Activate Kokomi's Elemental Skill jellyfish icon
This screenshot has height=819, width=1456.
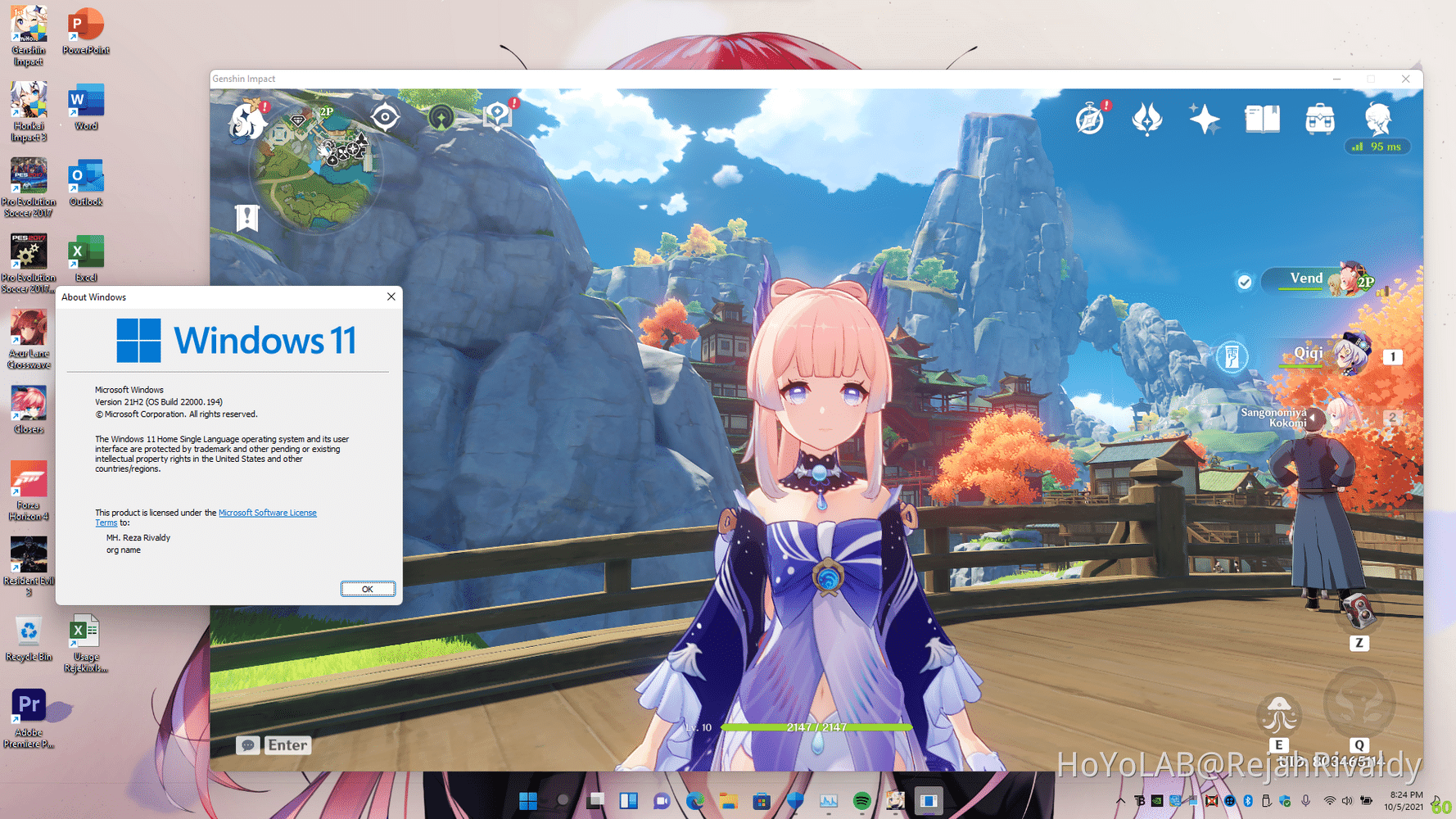click(x=1279, y=714)
